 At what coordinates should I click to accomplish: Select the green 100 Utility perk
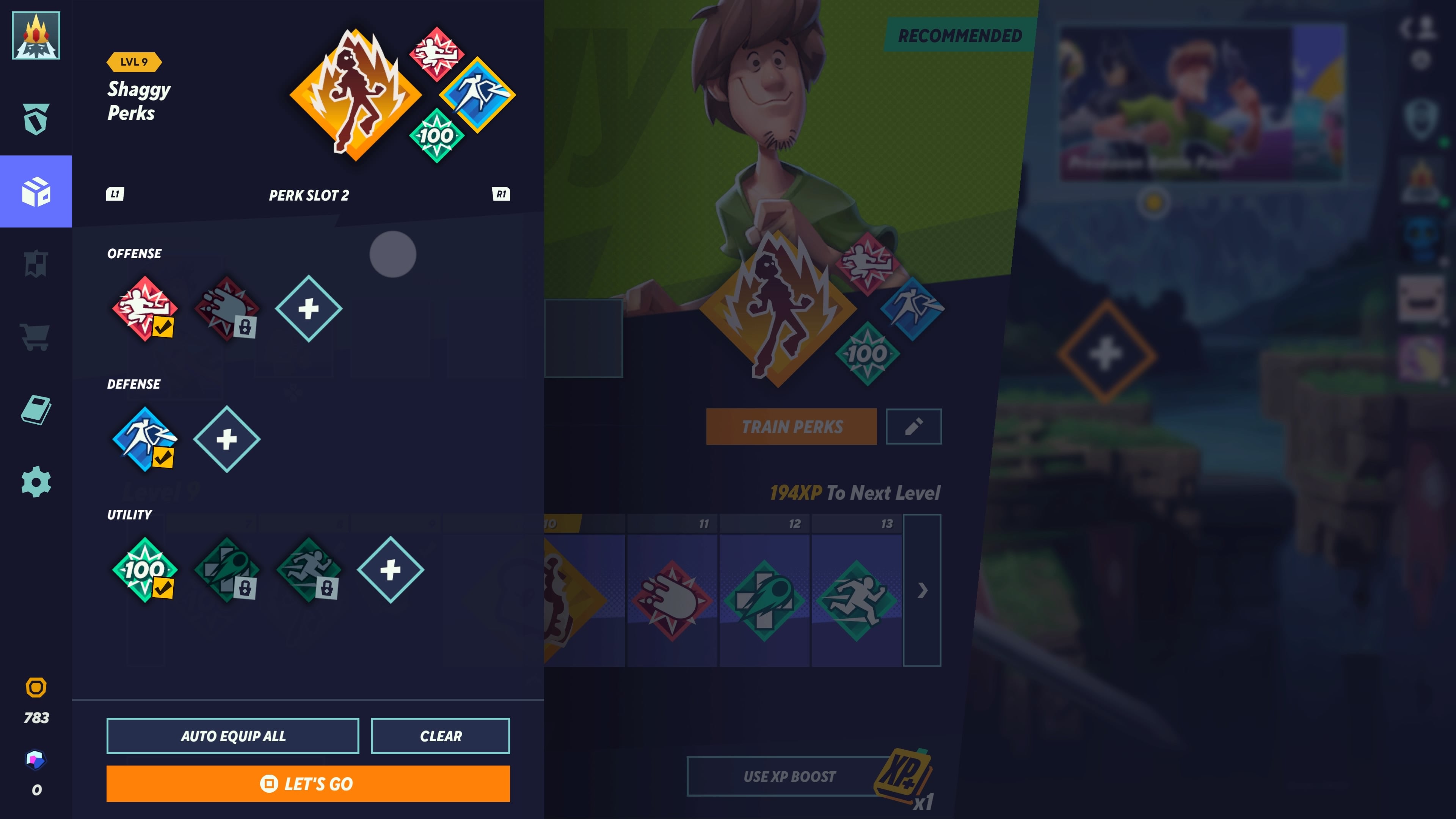point(145,571)
